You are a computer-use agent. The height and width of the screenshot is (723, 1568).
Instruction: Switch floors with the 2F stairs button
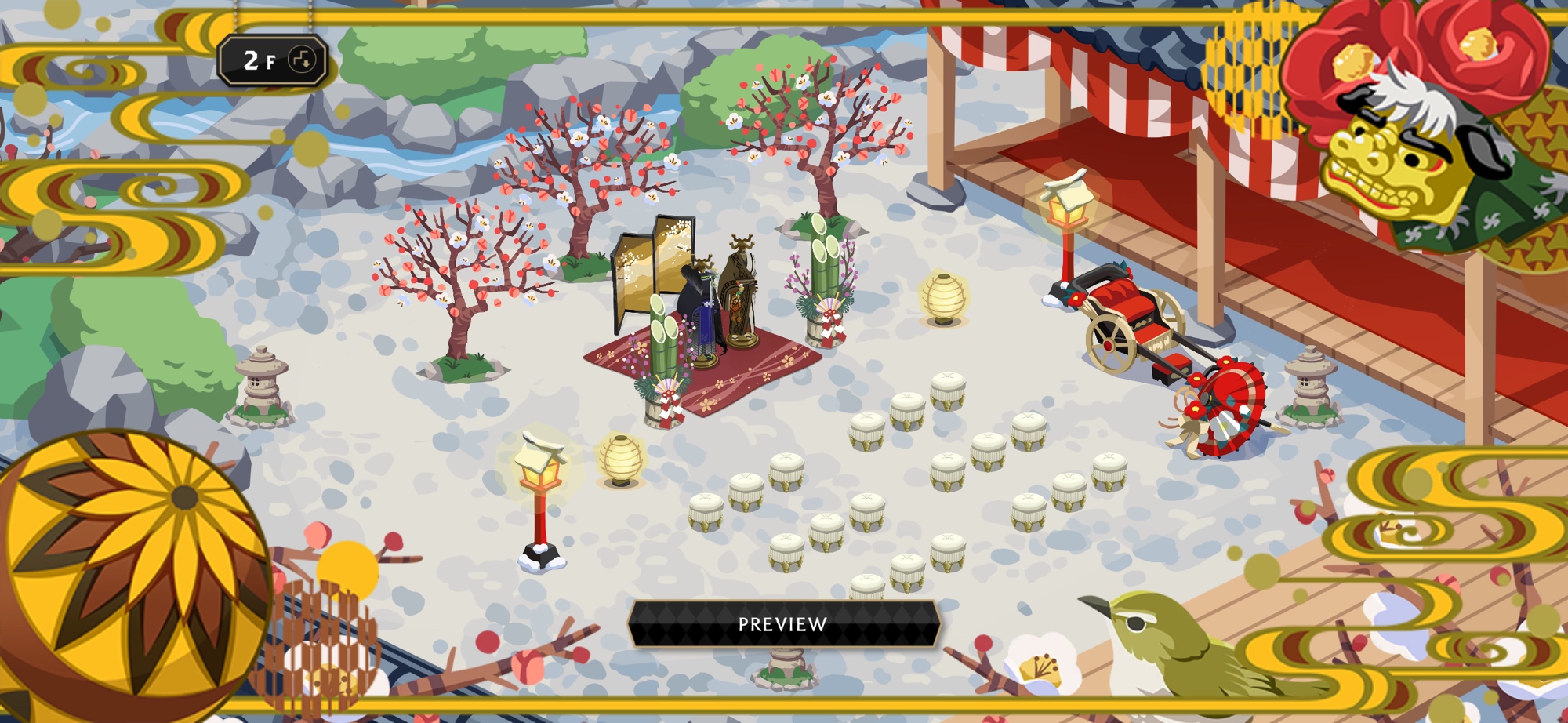301,60
